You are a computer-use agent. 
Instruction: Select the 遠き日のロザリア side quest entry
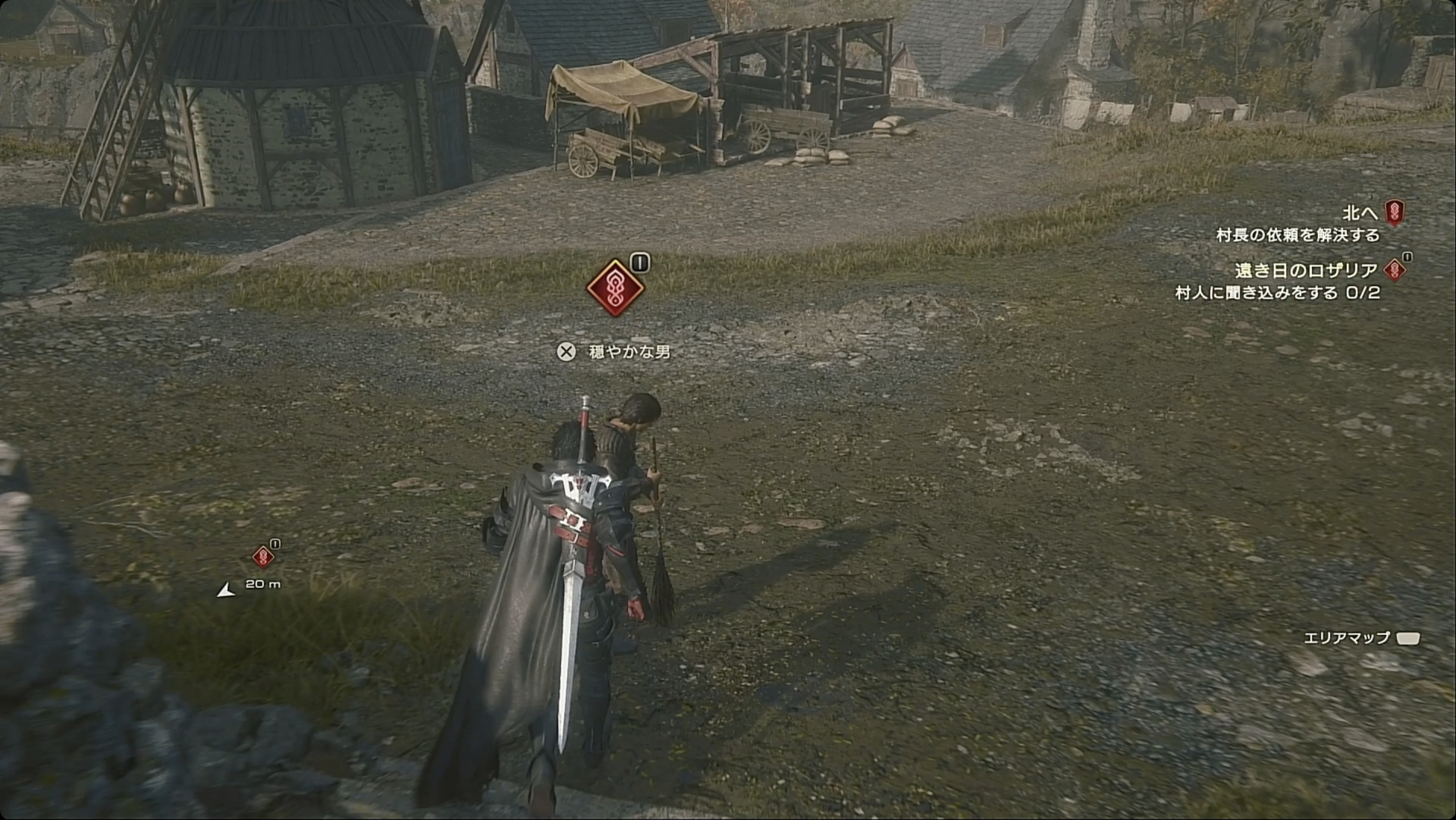point(1306,270)
